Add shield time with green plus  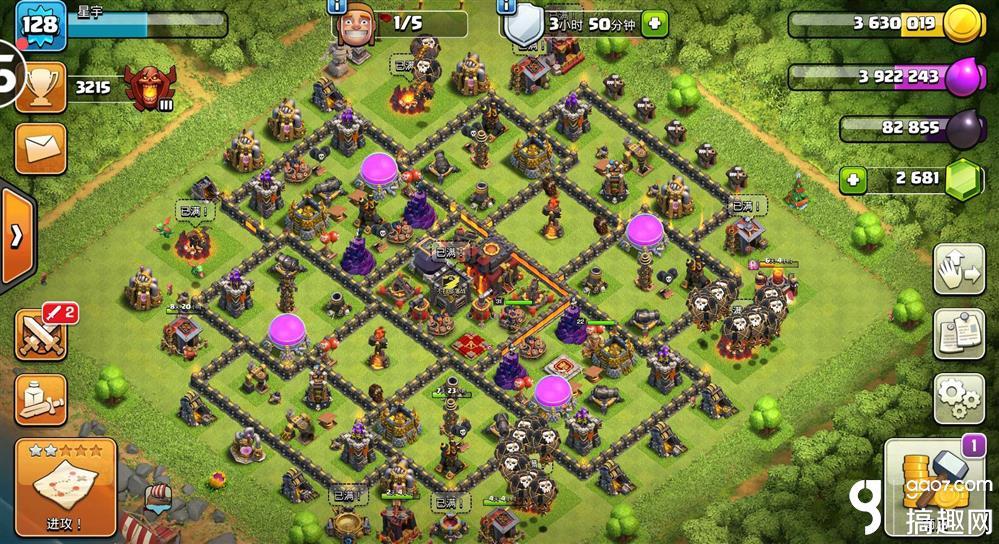point(655,22)
